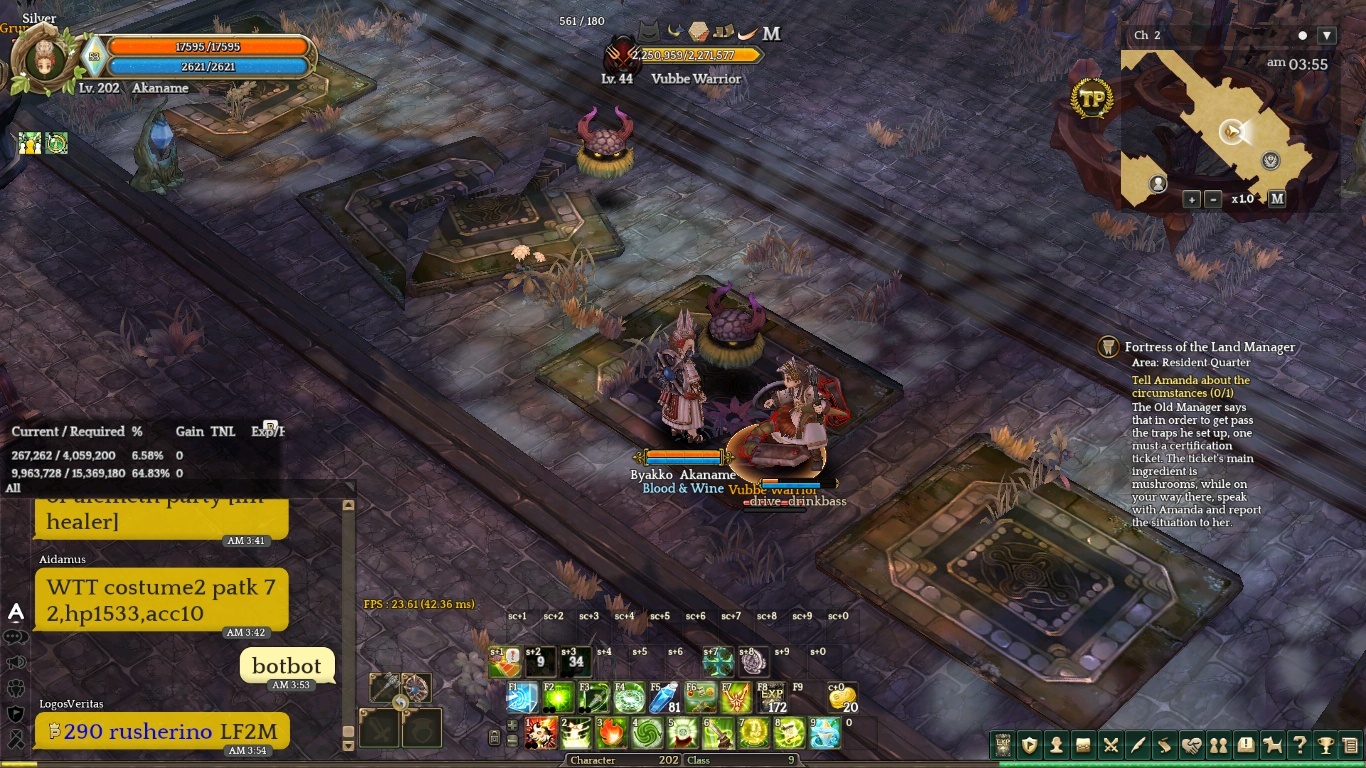This screenshot has height=768, width=1366.
Task: Open the handshake friends menu
Action: (x=1191, y=745)
